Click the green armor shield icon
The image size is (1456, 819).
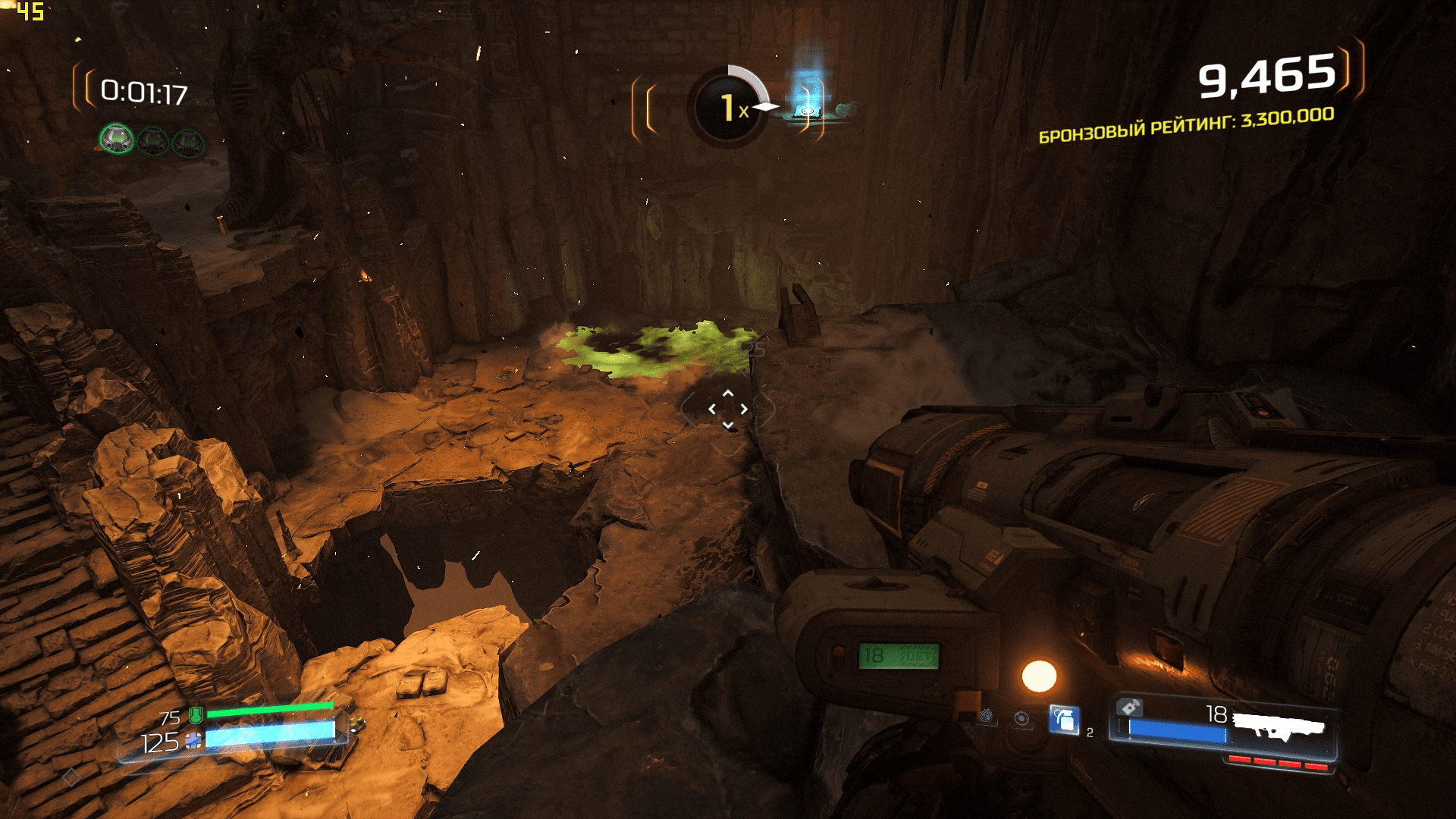click(x=195, y=714)
